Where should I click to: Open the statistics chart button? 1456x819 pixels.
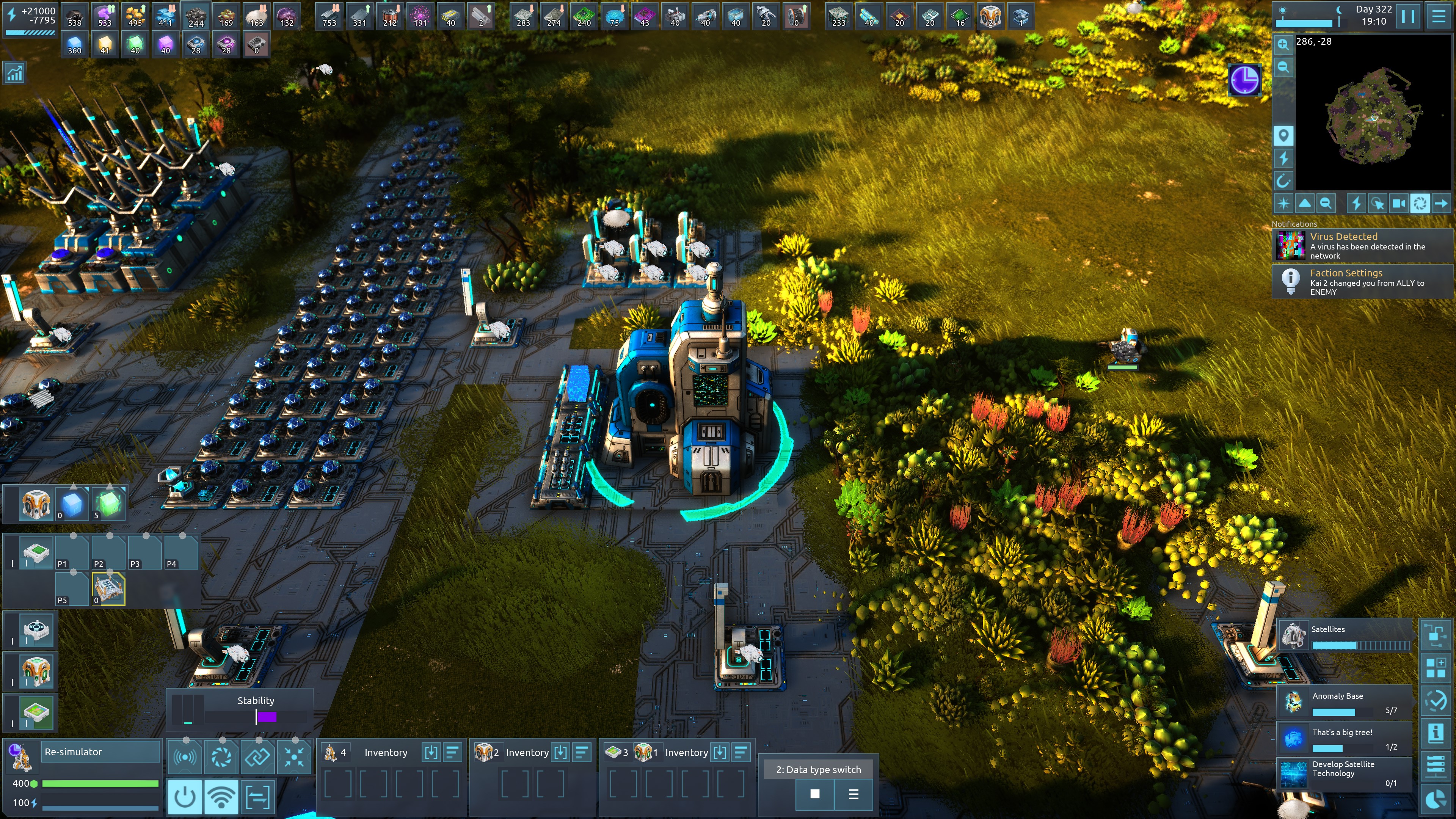pos(15,72)
